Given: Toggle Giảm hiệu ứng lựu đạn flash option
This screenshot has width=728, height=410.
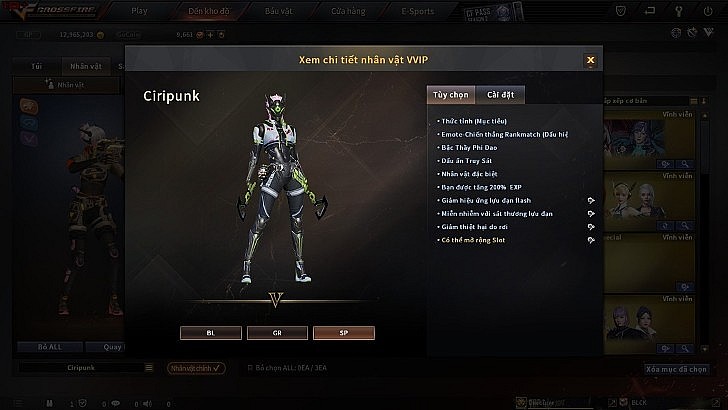Looking at the screenshot, I should pyautogui.click(x=591, y=200).
